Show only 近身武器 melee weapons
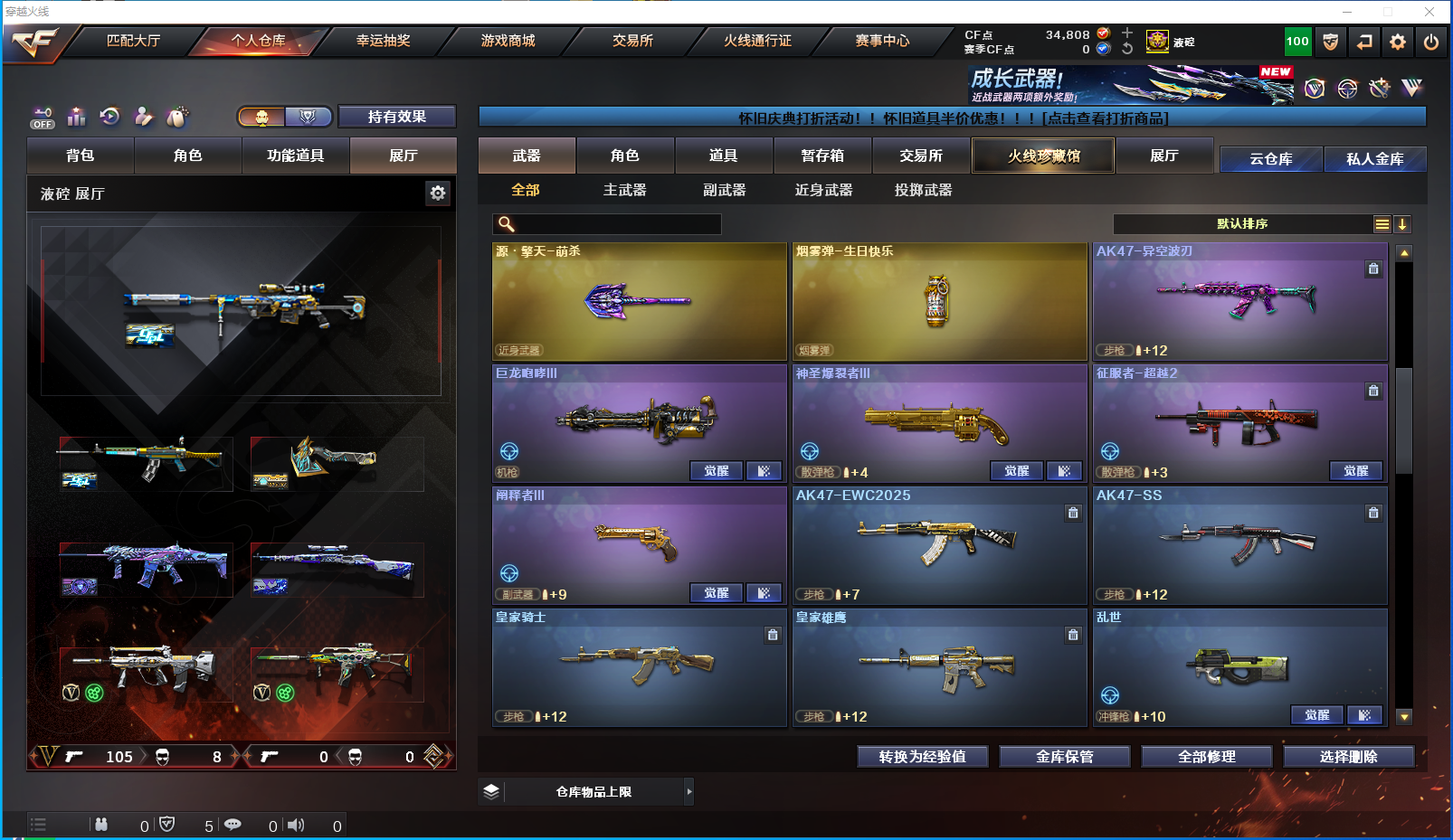 click(x=823, y=190)
